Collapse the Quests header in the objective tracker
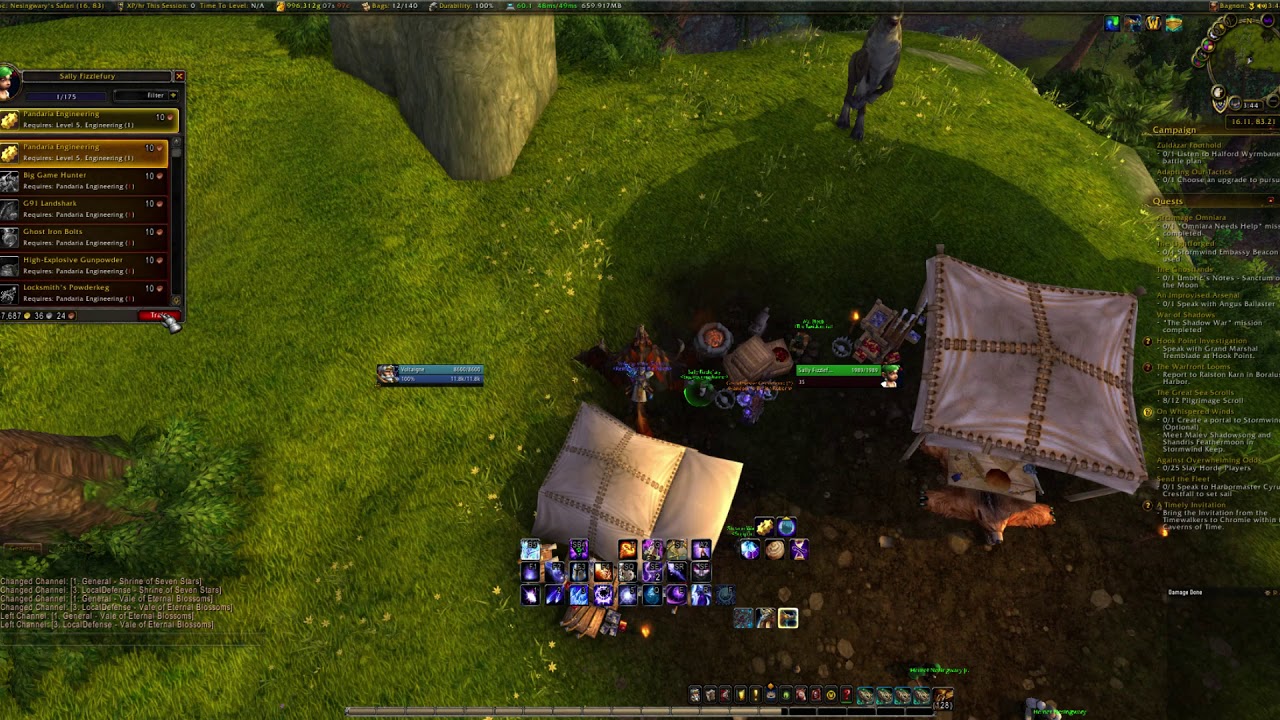This screenshot has height=720, width=1280. (x=1269, y=200)
